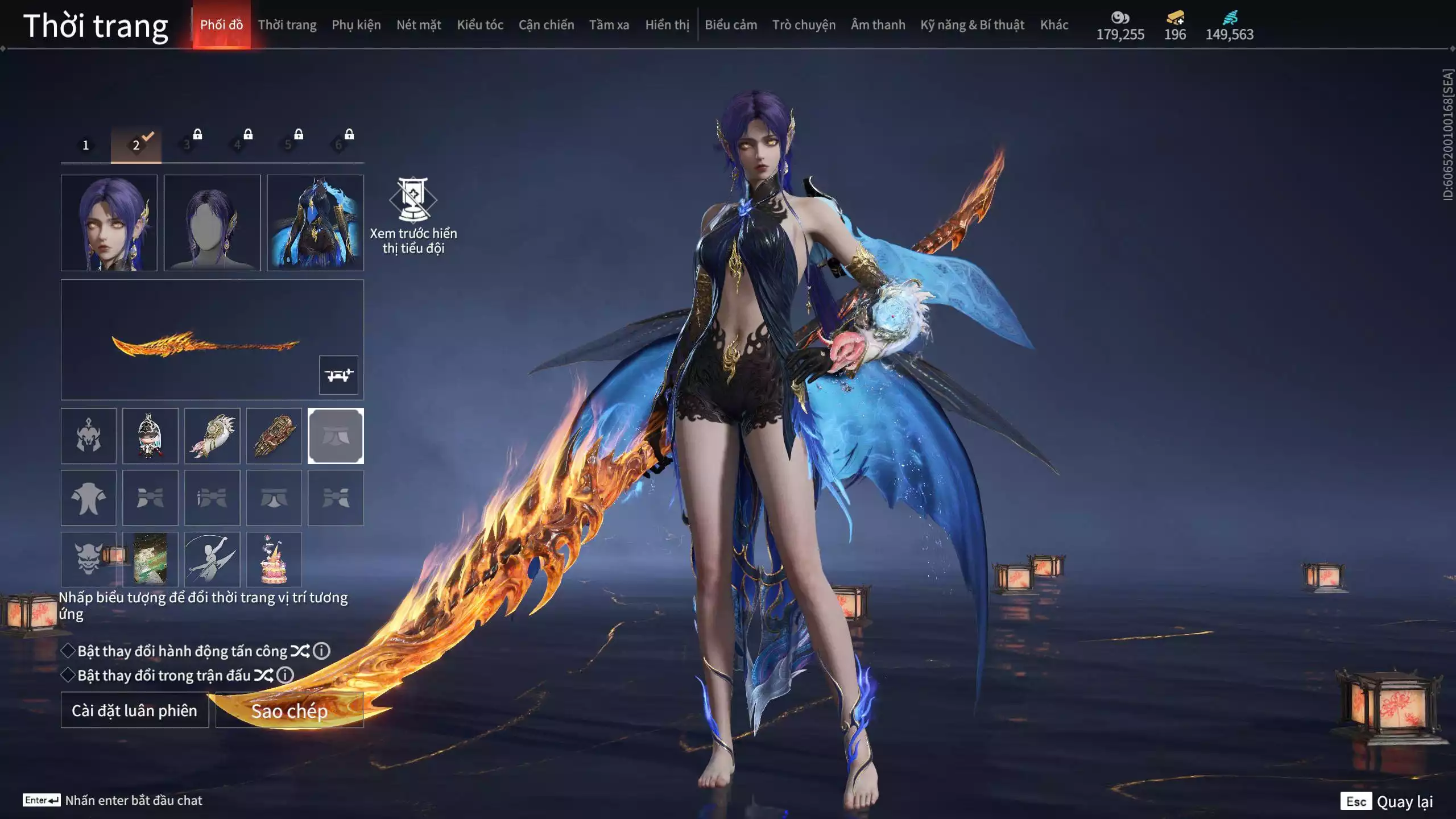Go to the Kiểu tóc tab
The height and width of the screenshot is (819, 1456).
point(480,25)
